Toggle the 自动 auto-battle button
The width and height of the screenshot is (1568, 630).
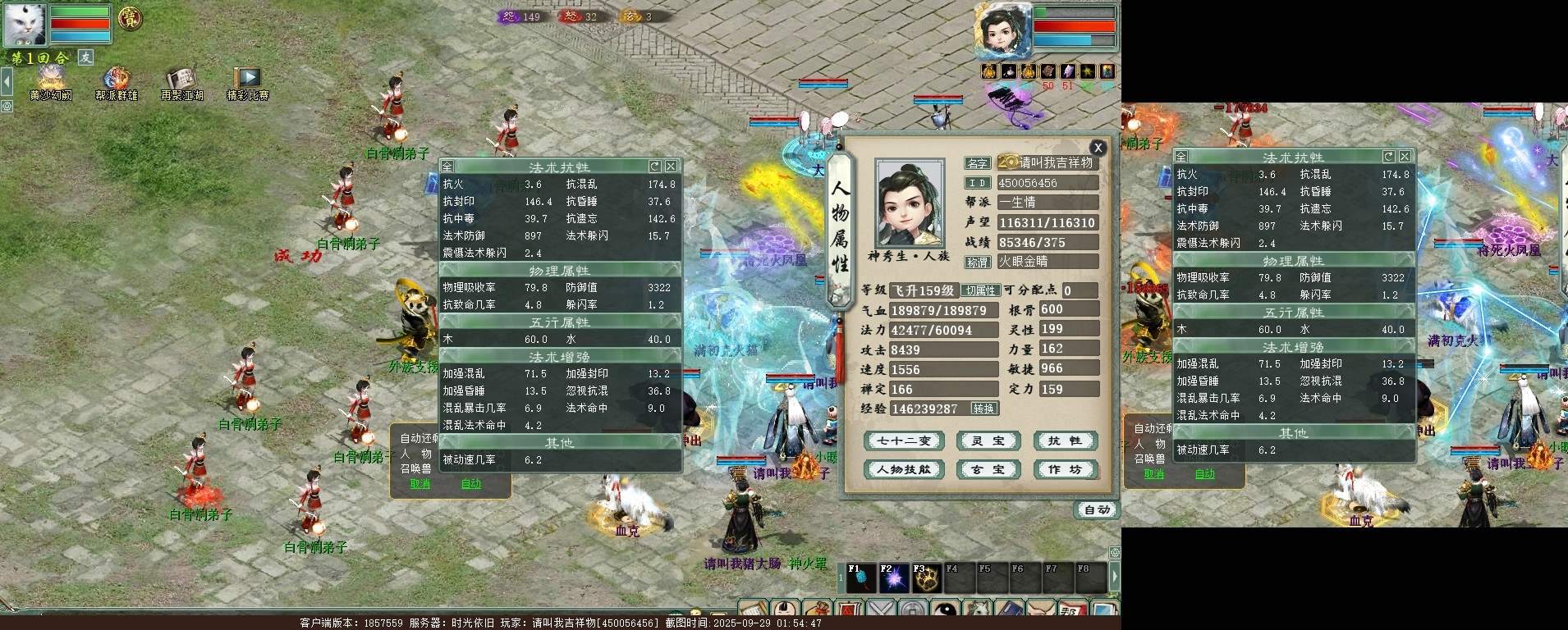pyautogui.click(x=1098, y=510)
